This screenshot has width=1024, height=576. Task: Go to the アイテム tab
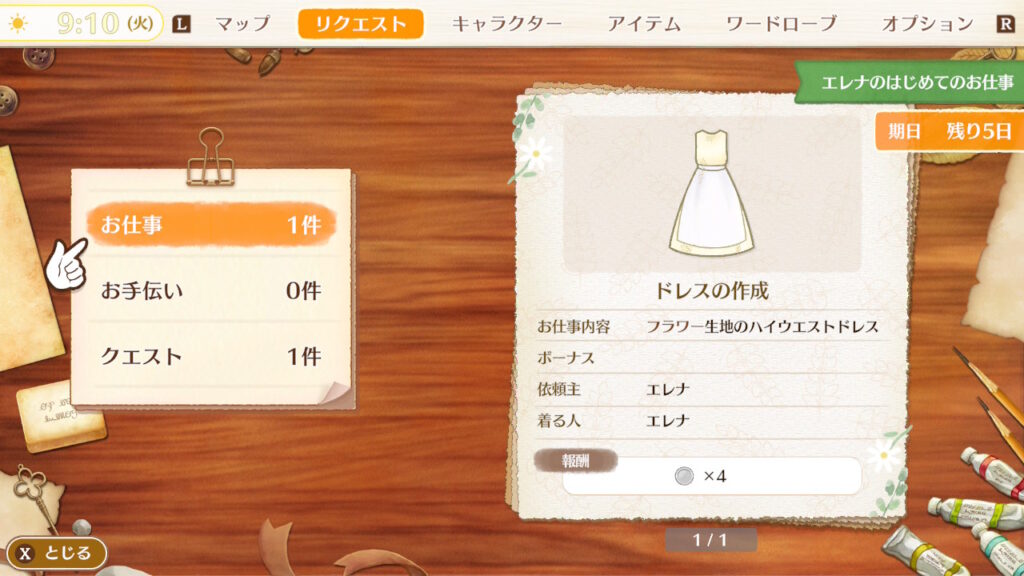[644, 24]
